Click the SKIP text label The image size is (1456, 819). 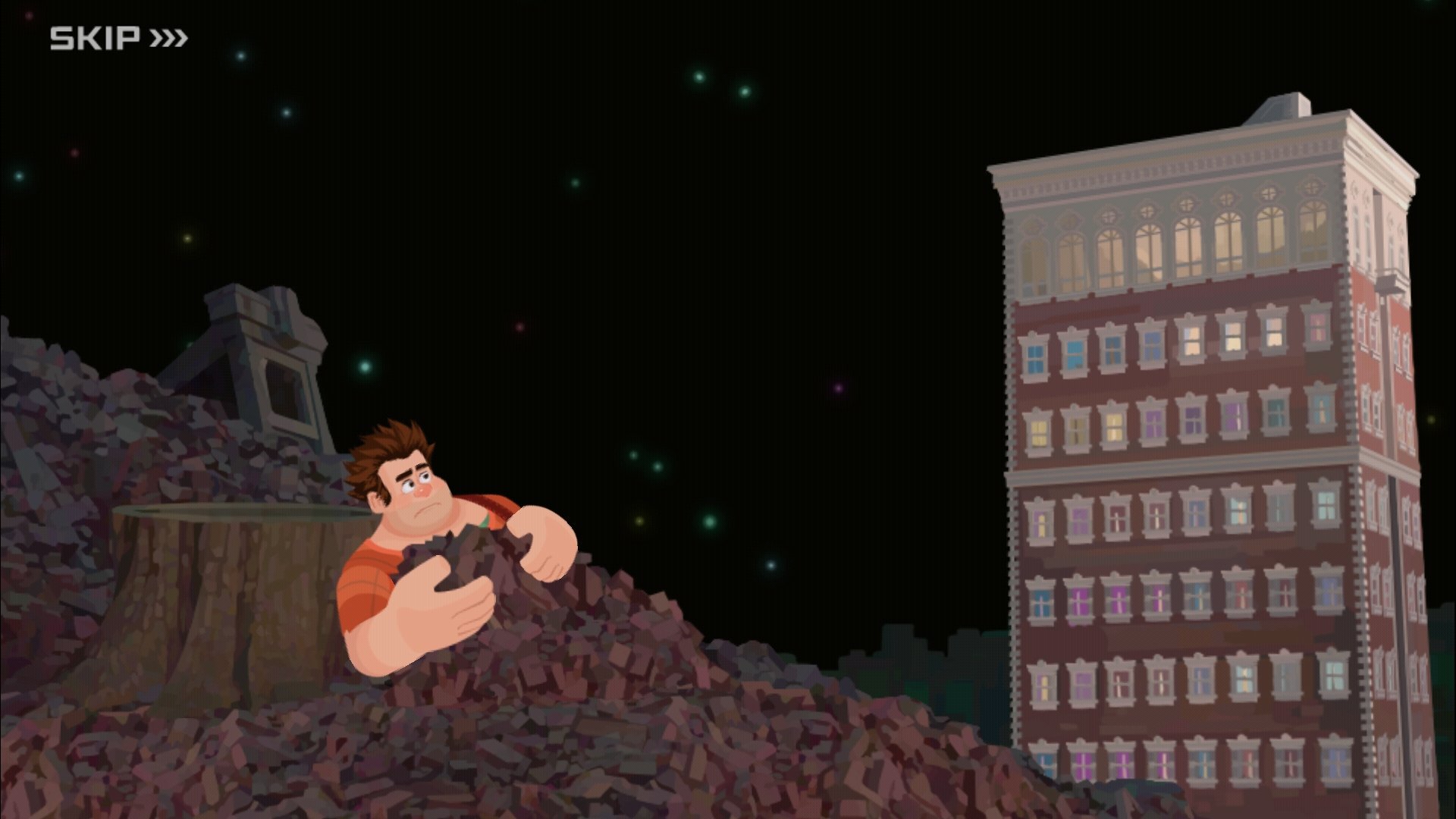point(95,35)
